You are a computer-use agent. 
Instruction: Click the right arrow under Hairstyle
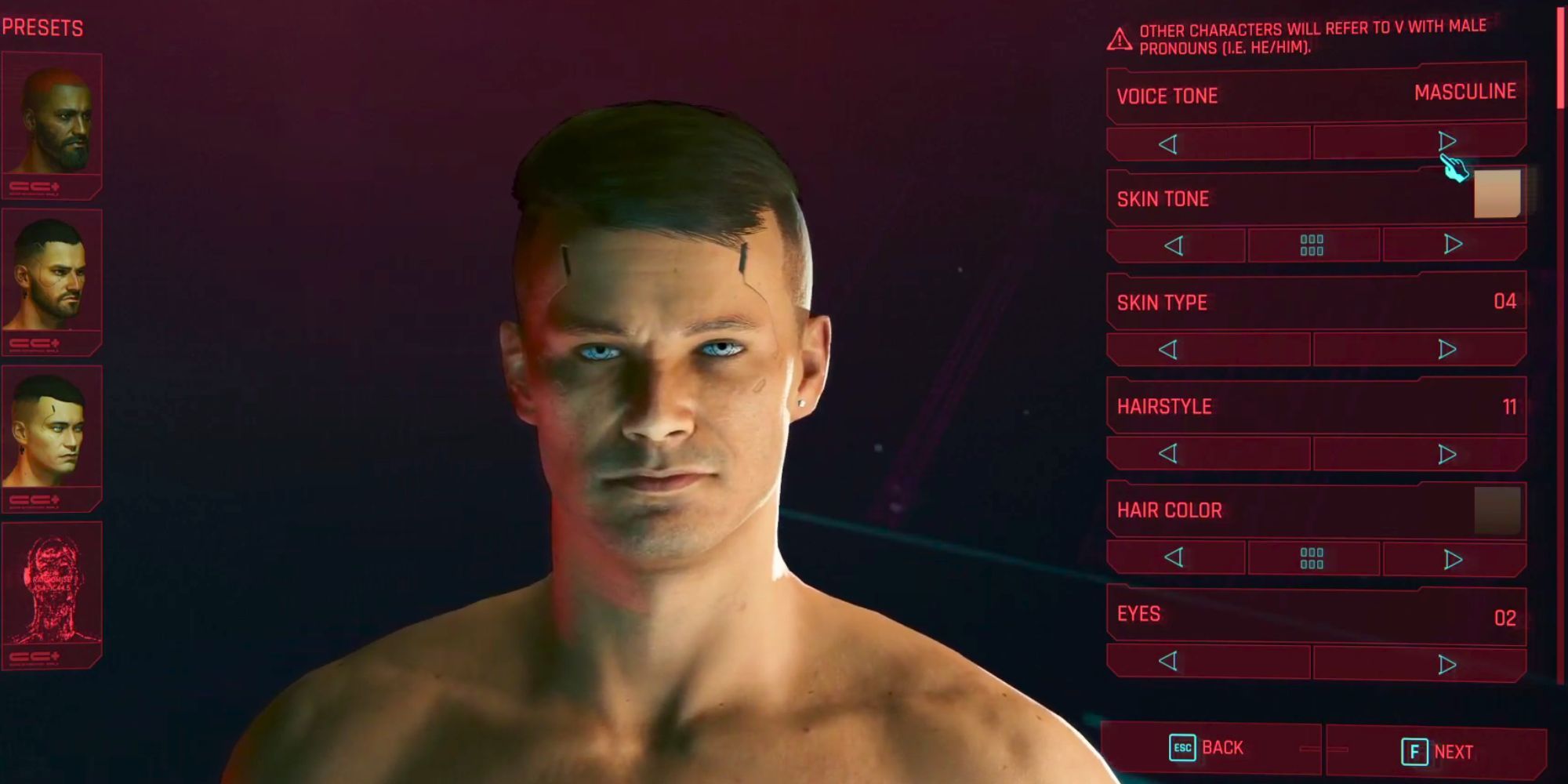[x=1446, y=453]
